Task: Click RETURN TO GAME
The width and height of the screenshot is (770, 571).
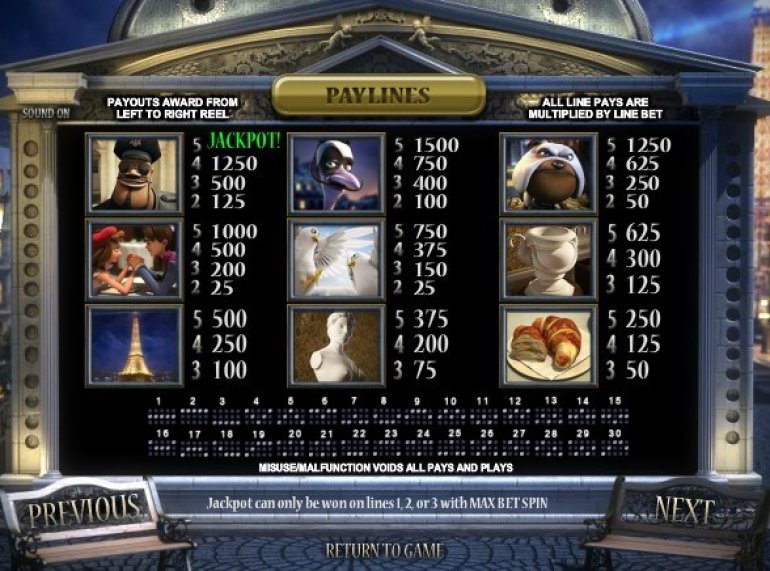Action: 385,550
